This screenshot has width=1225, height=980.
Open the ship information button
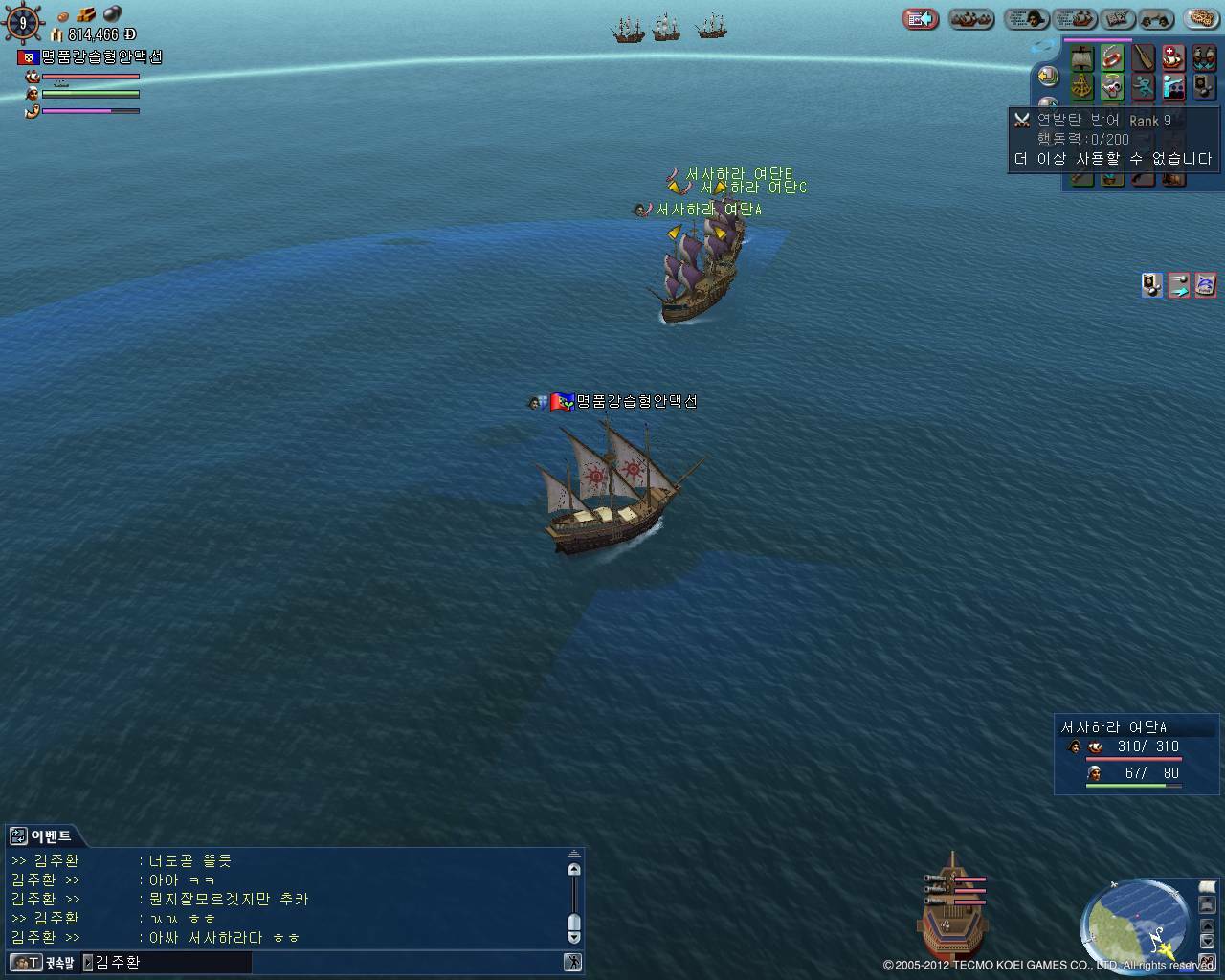pyautogui.click(x=1074, y=19)
